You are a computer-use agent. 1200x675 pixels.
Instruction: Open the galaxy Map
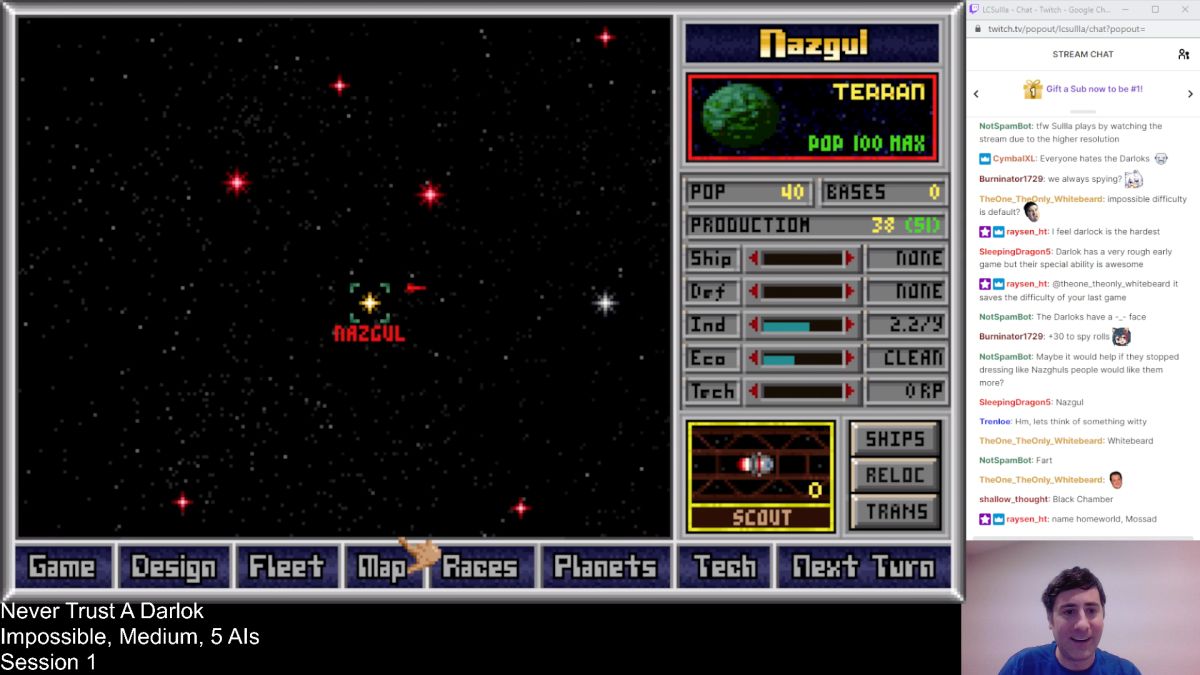(382, 567)
